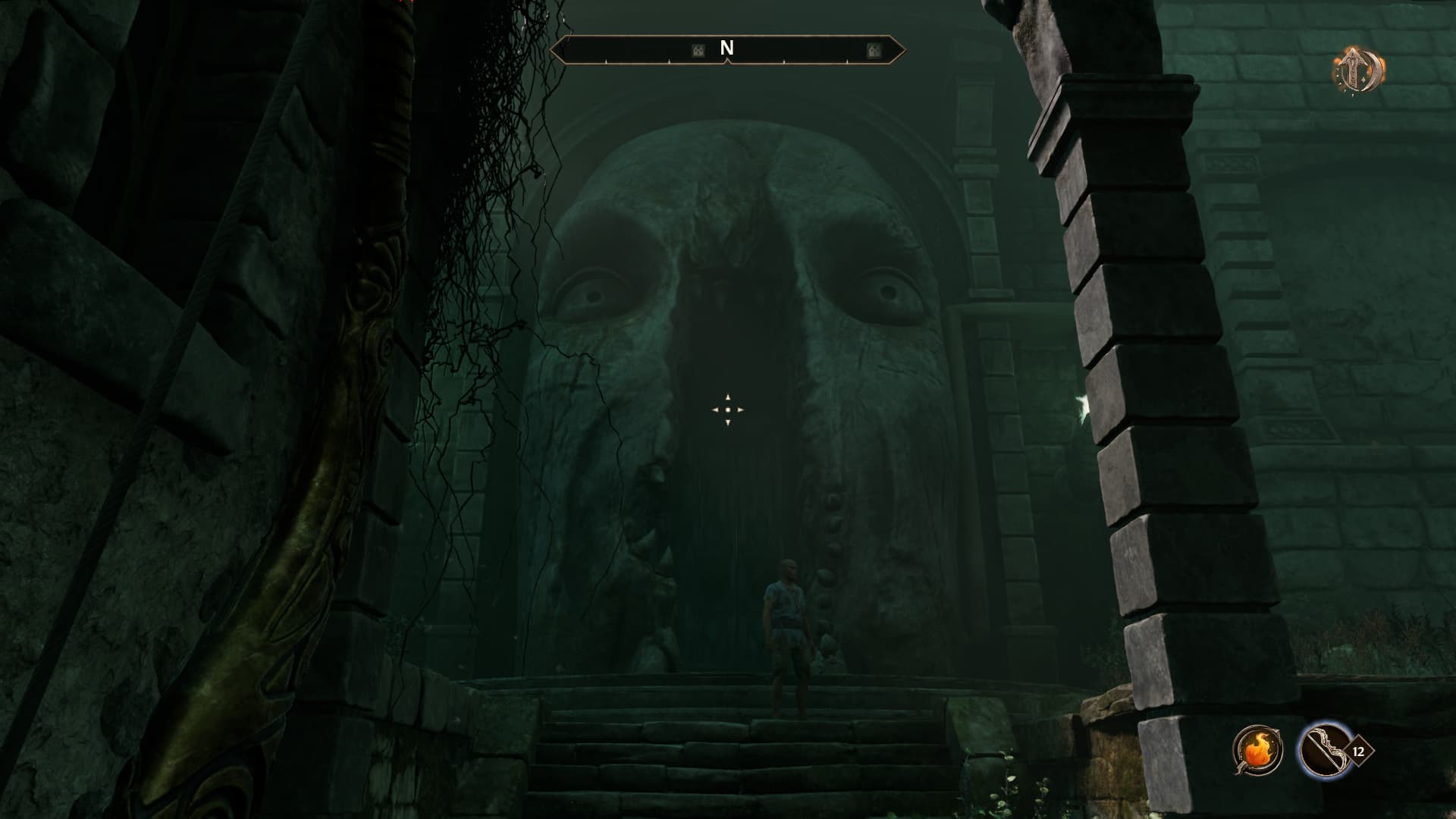Viewport: 1456px width, 819px height.
Task: Select the location marker just left of N
Action: coord(698,51)
